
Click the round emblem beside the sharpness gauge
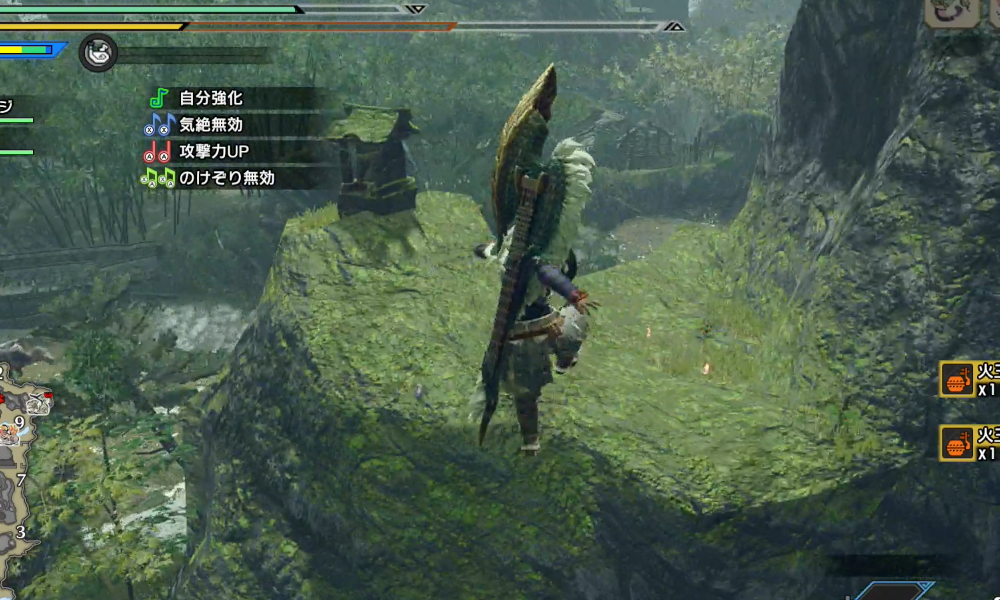point(98,52)
